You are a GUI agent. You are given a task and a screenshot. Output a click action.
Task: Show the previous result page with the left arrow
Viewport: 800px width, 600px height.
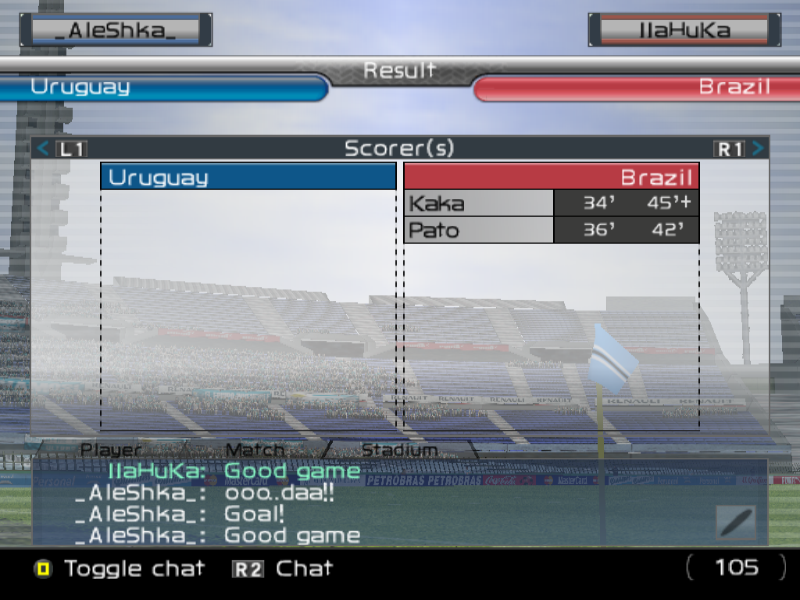point(43,149)
